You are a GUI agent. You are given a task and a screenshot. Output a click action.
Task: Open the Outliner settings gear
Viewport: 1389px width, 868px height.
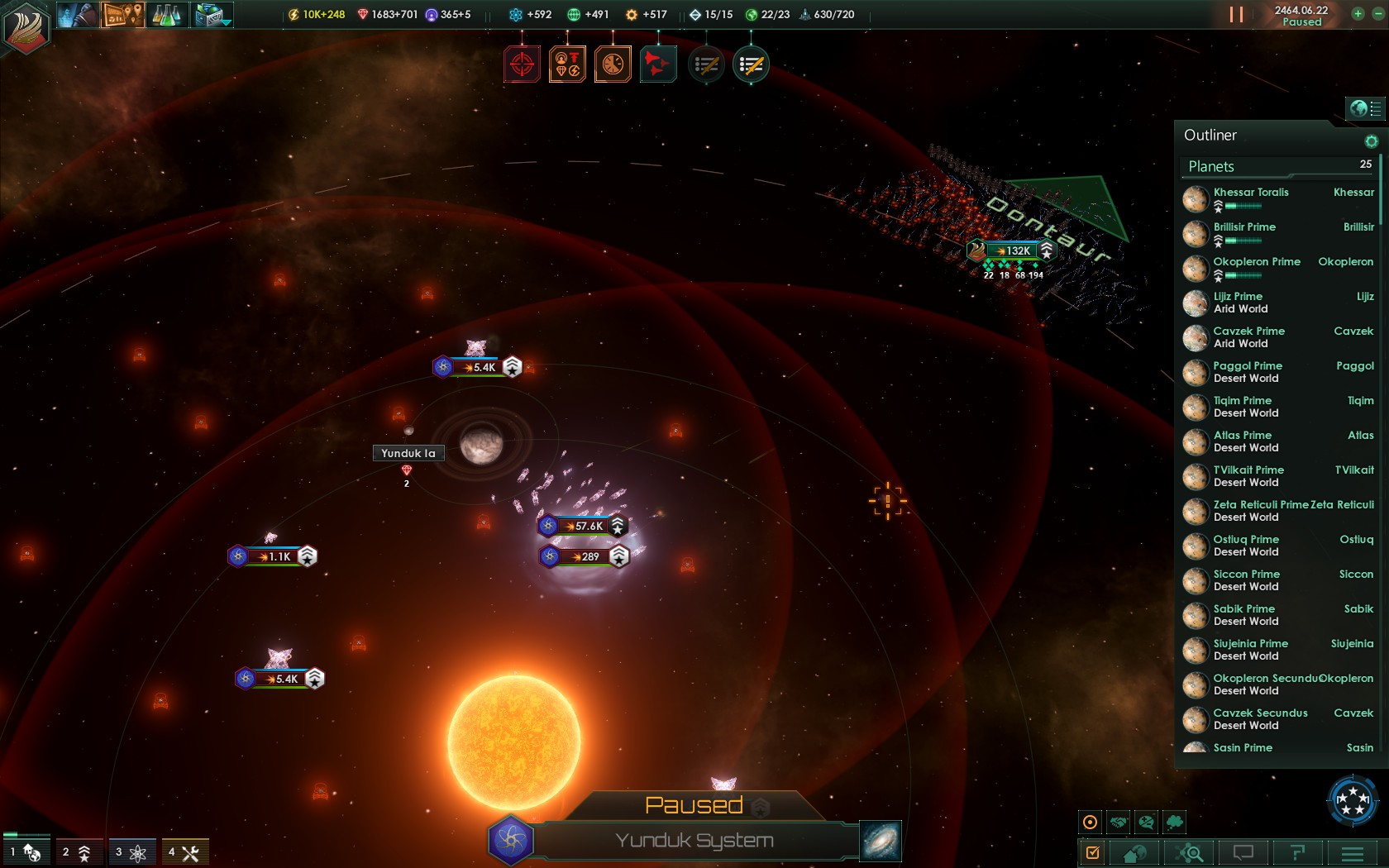click(1371, 141)
